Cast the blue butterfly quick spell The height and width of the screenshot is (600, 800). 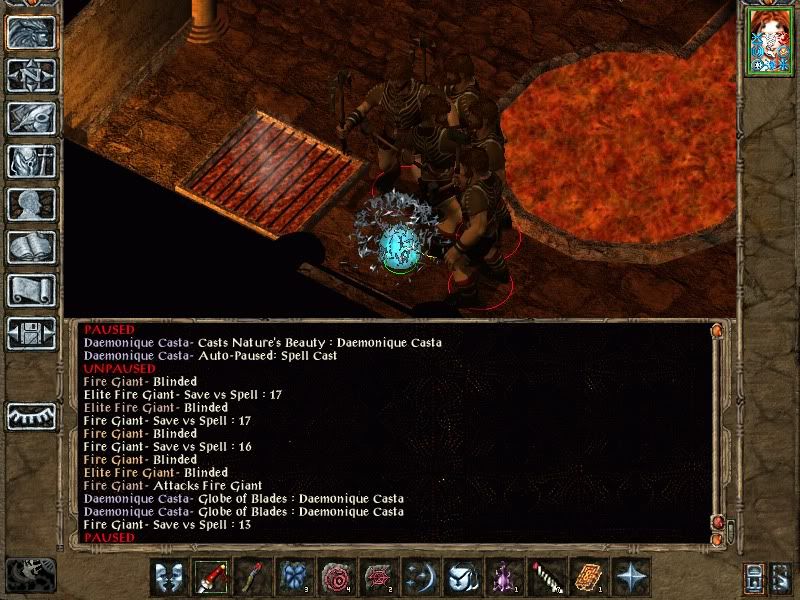coord(295,577)
